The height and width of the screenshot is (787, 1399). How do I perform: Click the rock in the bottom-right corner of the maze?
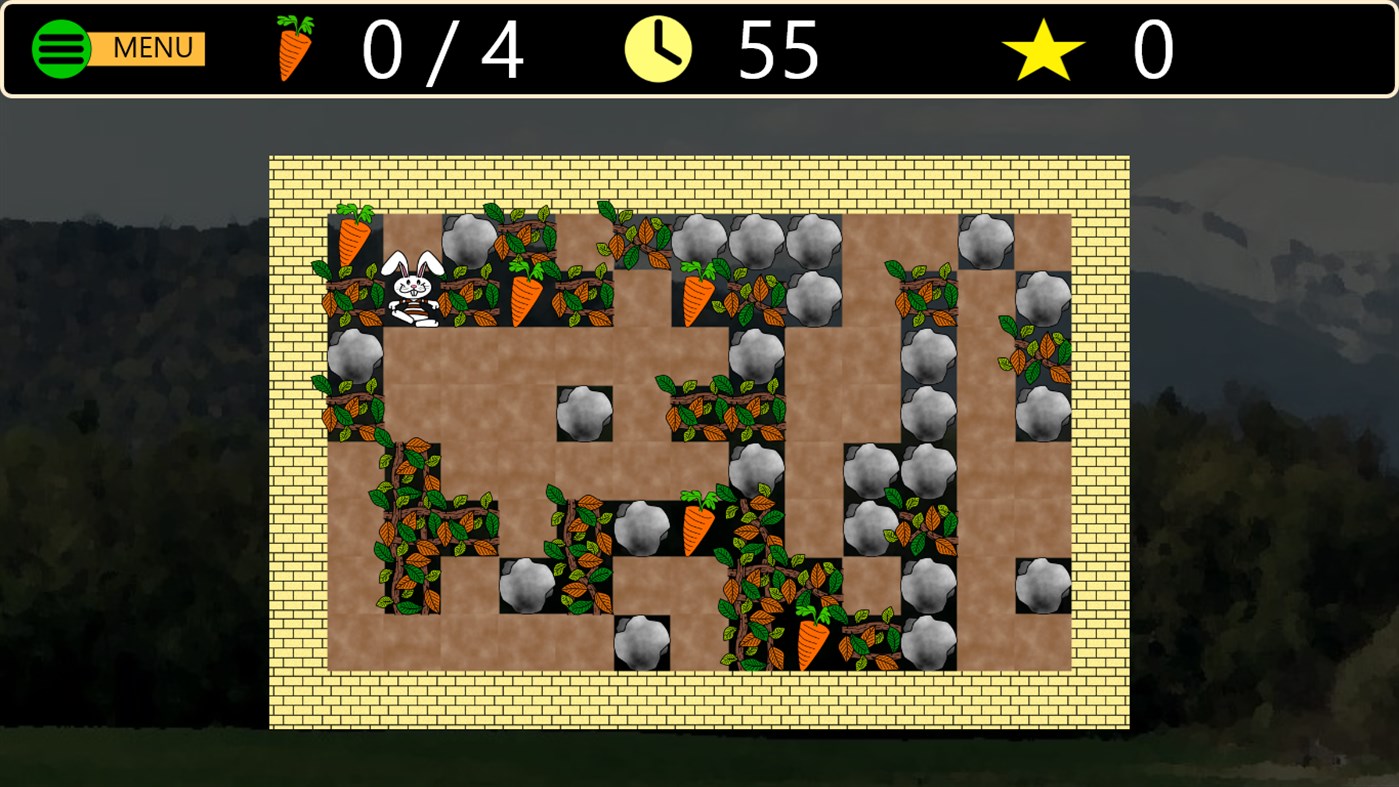pyautogui.click(x=1043, y=584)
